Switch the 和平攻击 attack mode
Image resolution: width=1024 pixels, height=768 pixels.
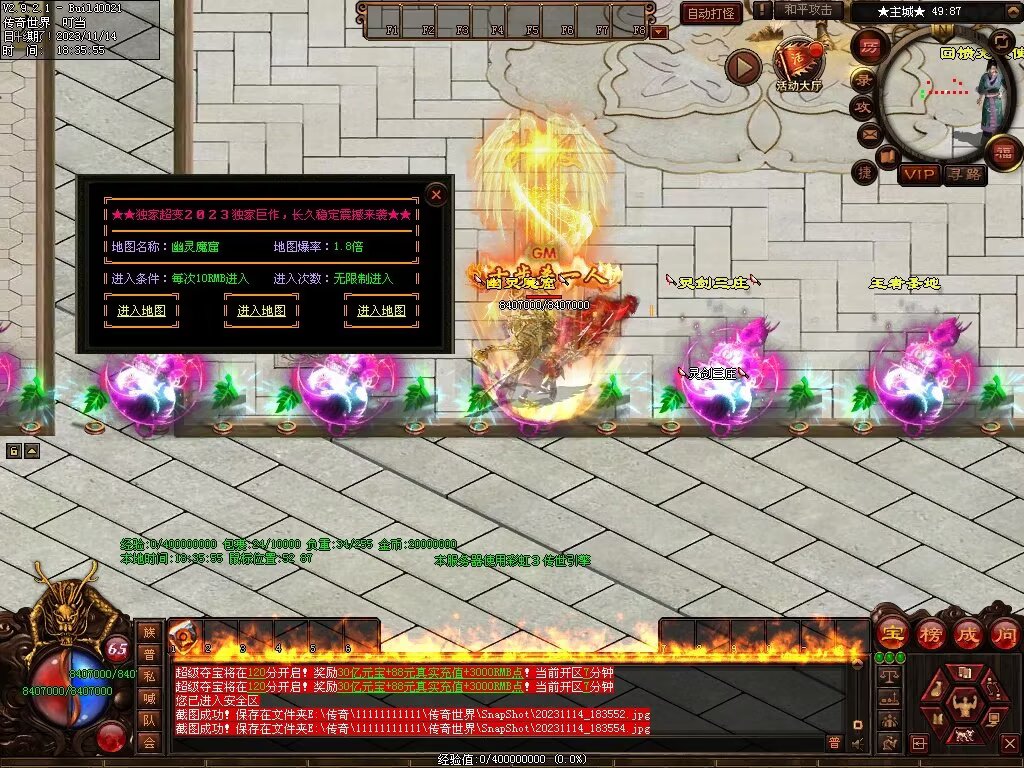click(808, 10)
